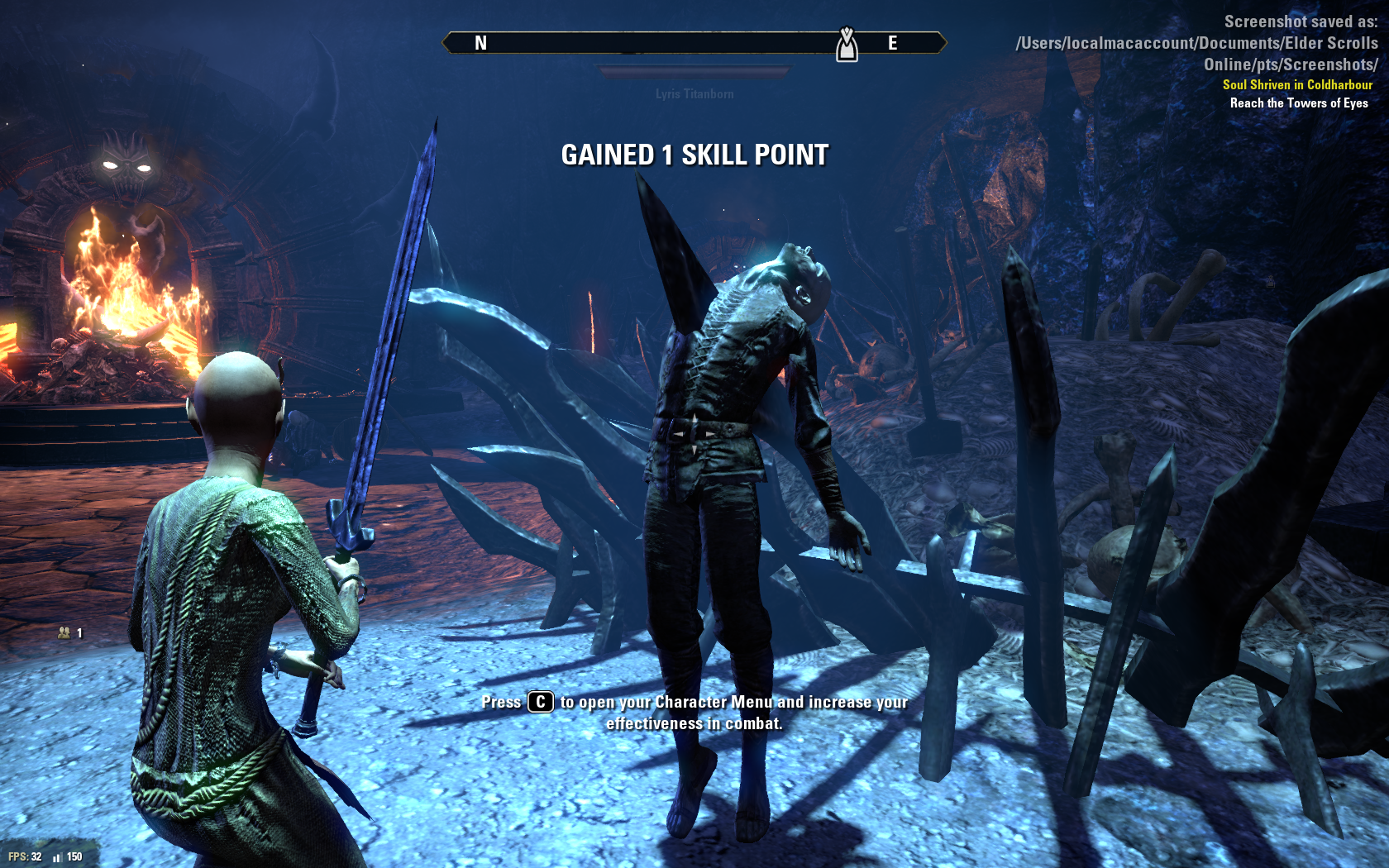Click the group members icon
Viewport: 1389px width, 868px height.
click(x=64, y=633)
